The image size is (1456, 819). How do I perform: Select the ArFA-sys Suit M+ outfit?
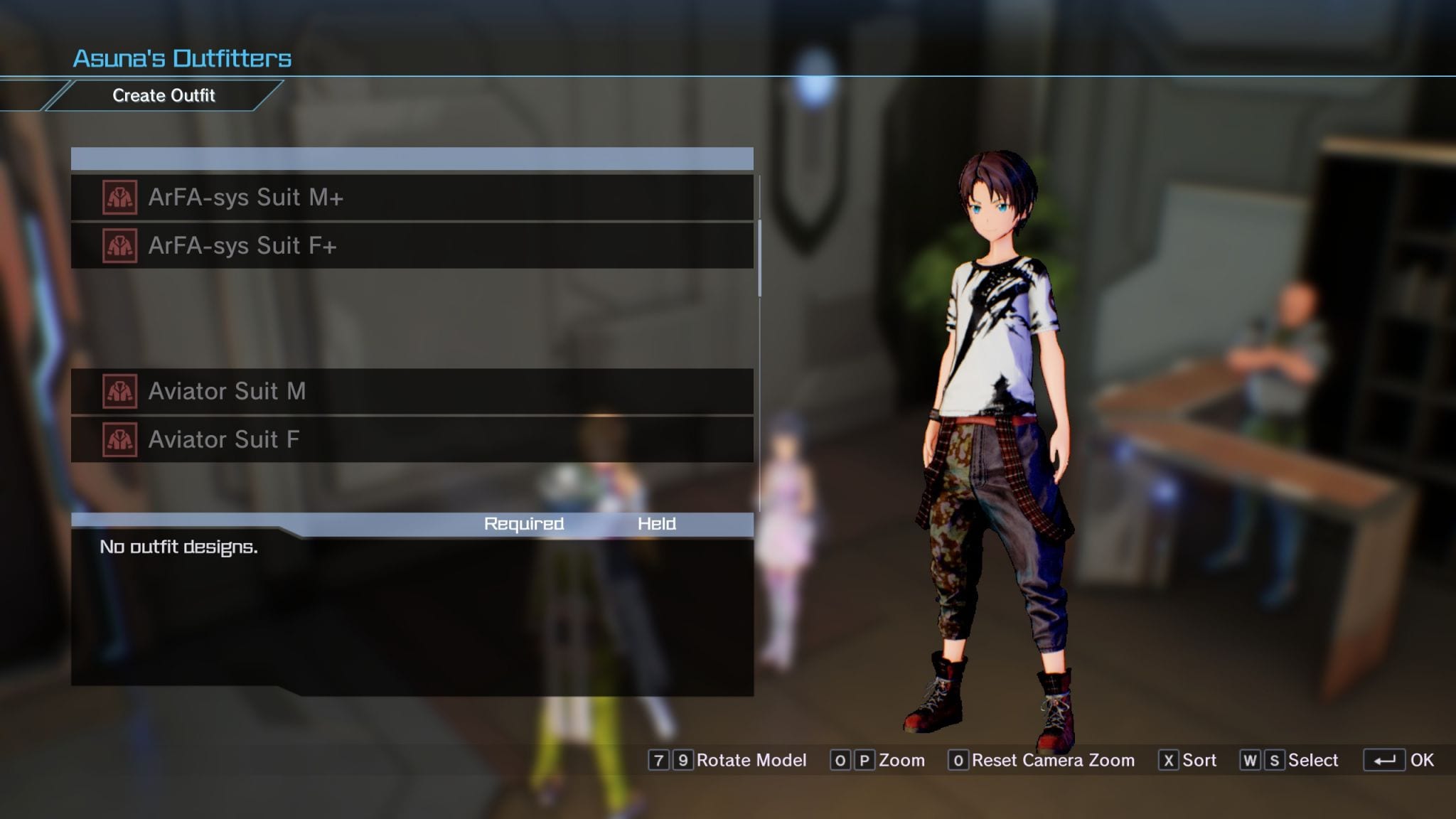coord(411,198)
